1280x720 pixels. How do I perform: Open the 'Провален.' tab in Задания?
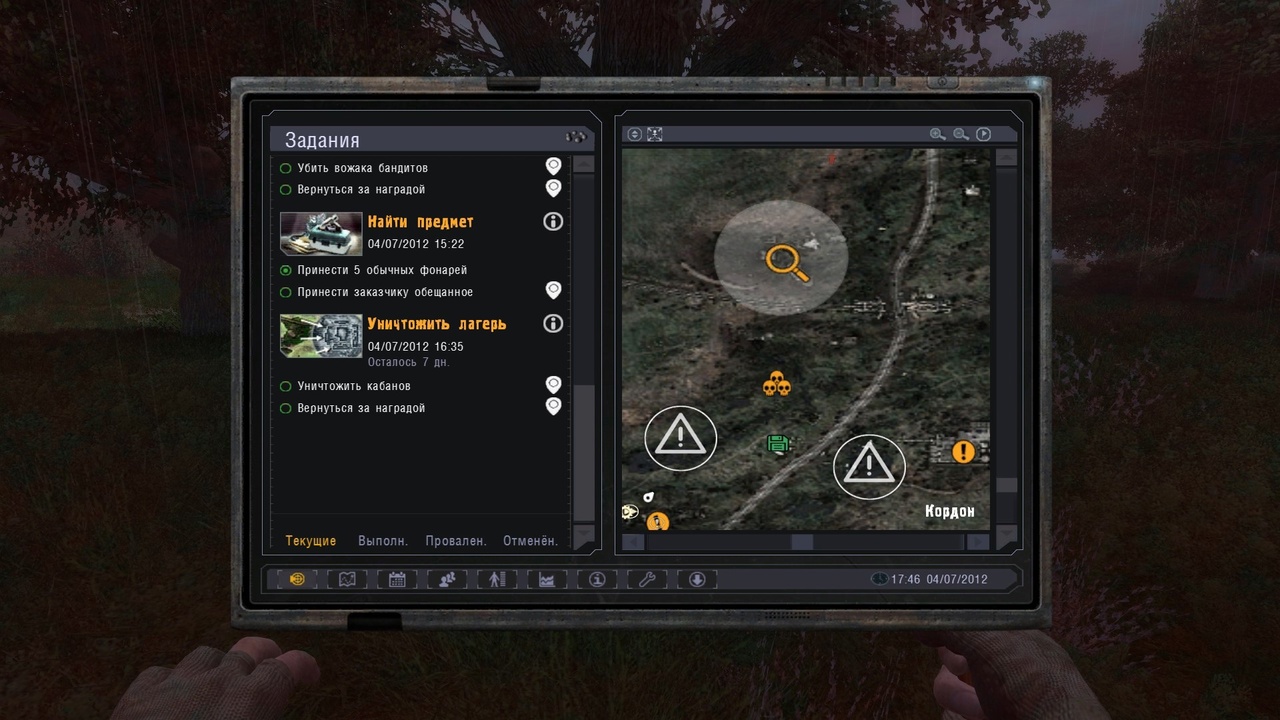pyautogui.click(x=456, y=540)
